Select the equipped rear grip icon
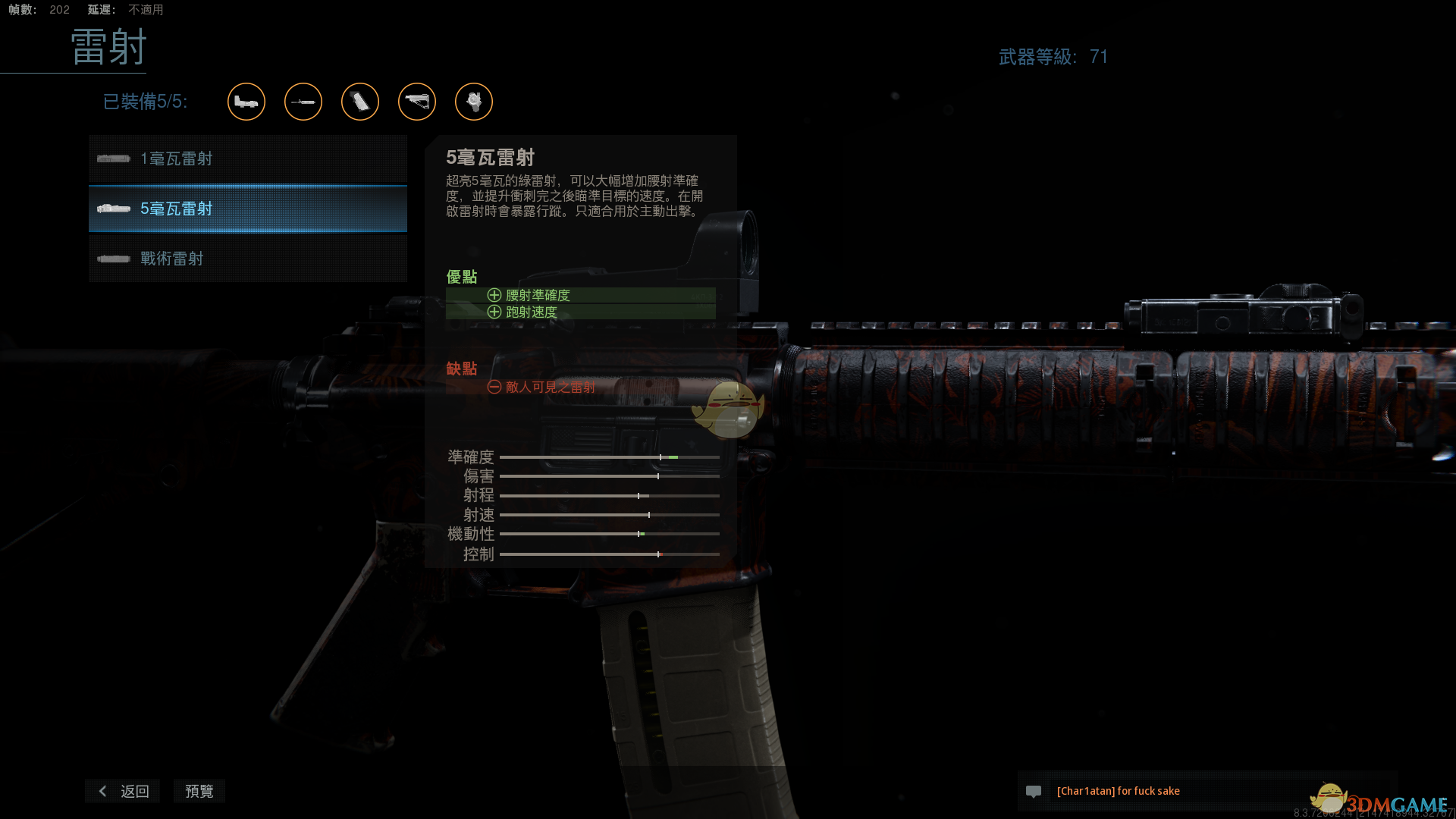This screenshot has height=819, width=1456. (360, 102)
